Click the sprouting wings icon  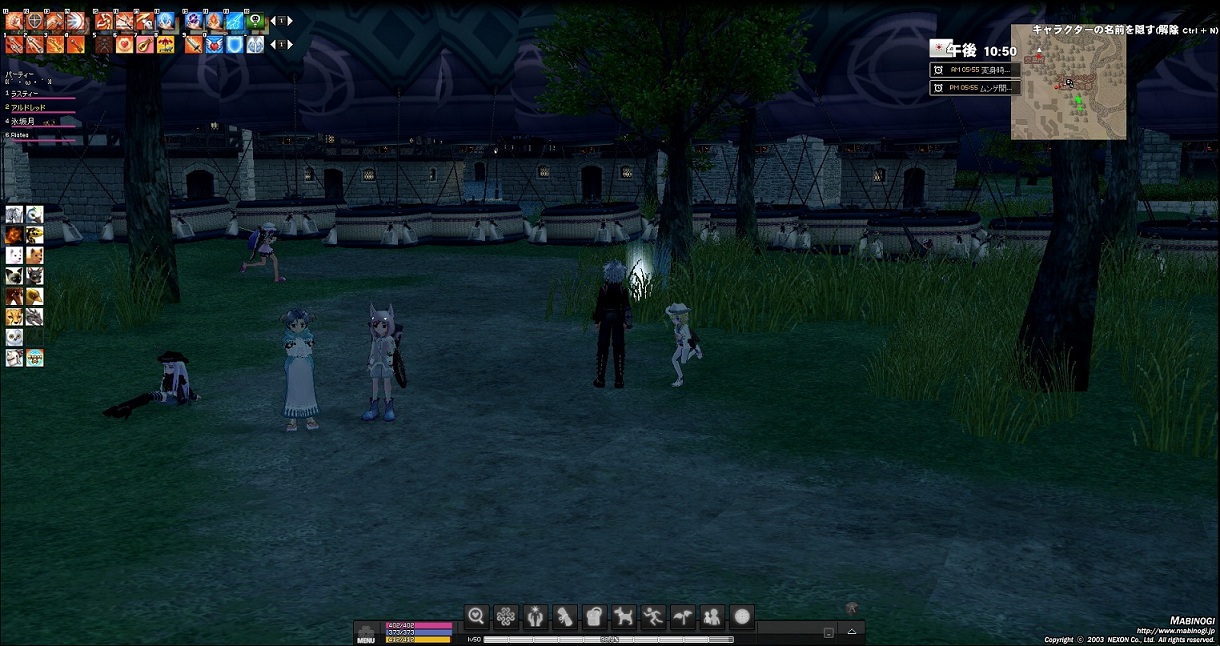coord(683,616)
